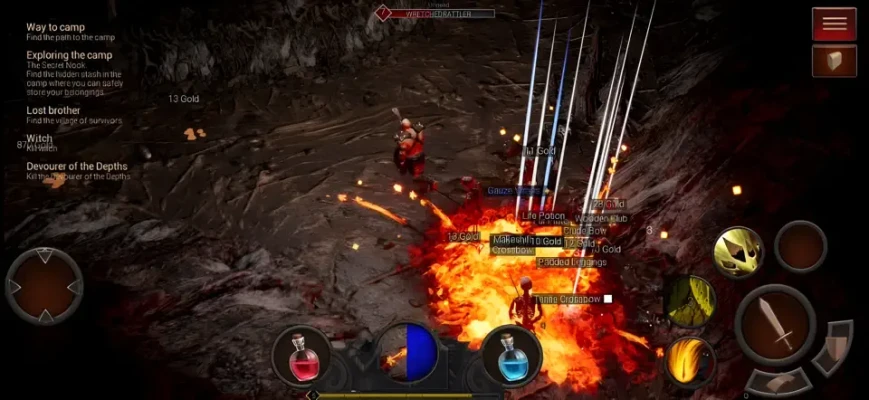Open the hamburger main menu
This screenshot has width=869, height=400.
(x=833, y=23)
